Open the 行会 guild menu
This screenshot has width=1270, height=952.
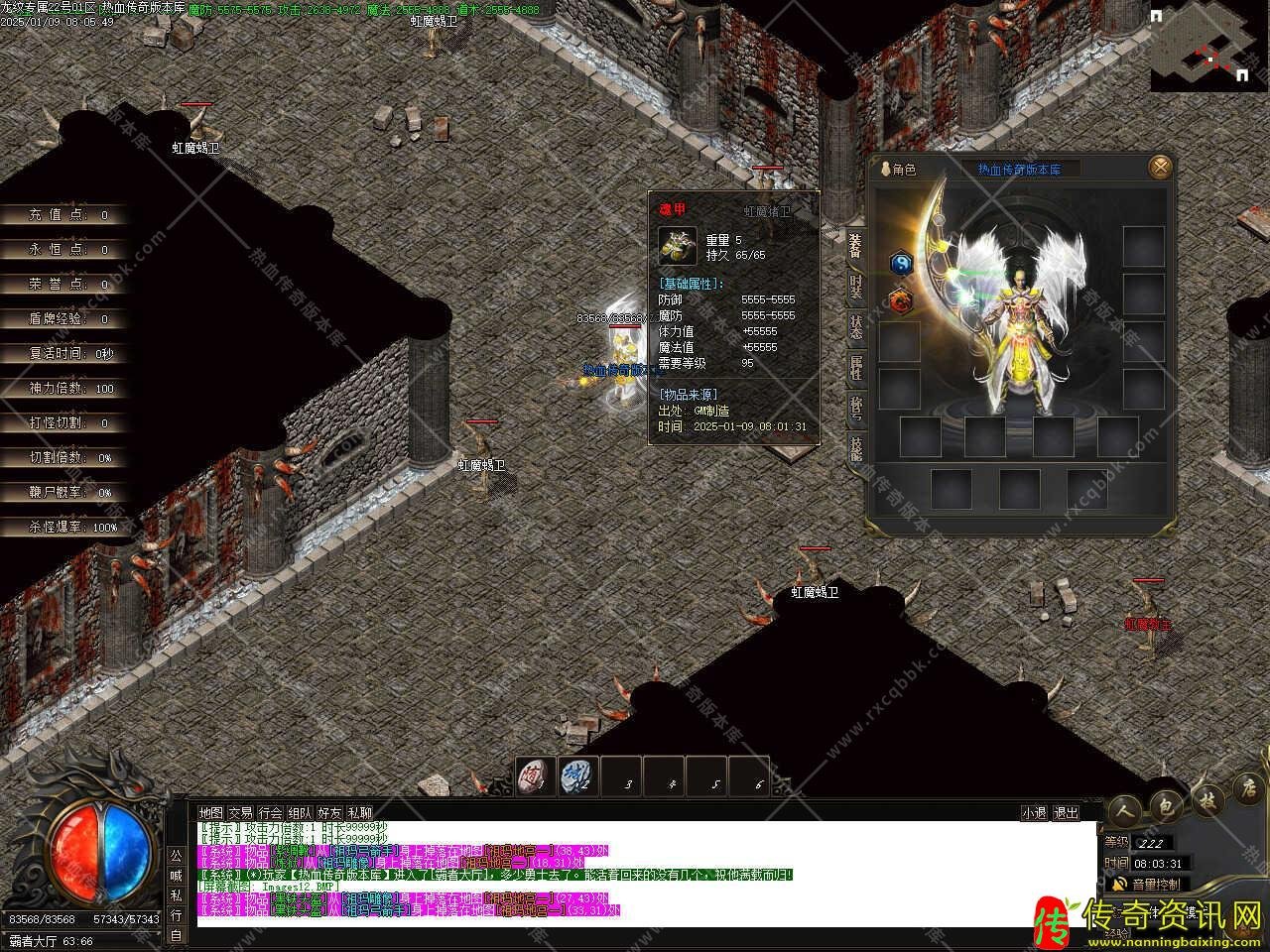pyautogui.click(x=270, y=812)
